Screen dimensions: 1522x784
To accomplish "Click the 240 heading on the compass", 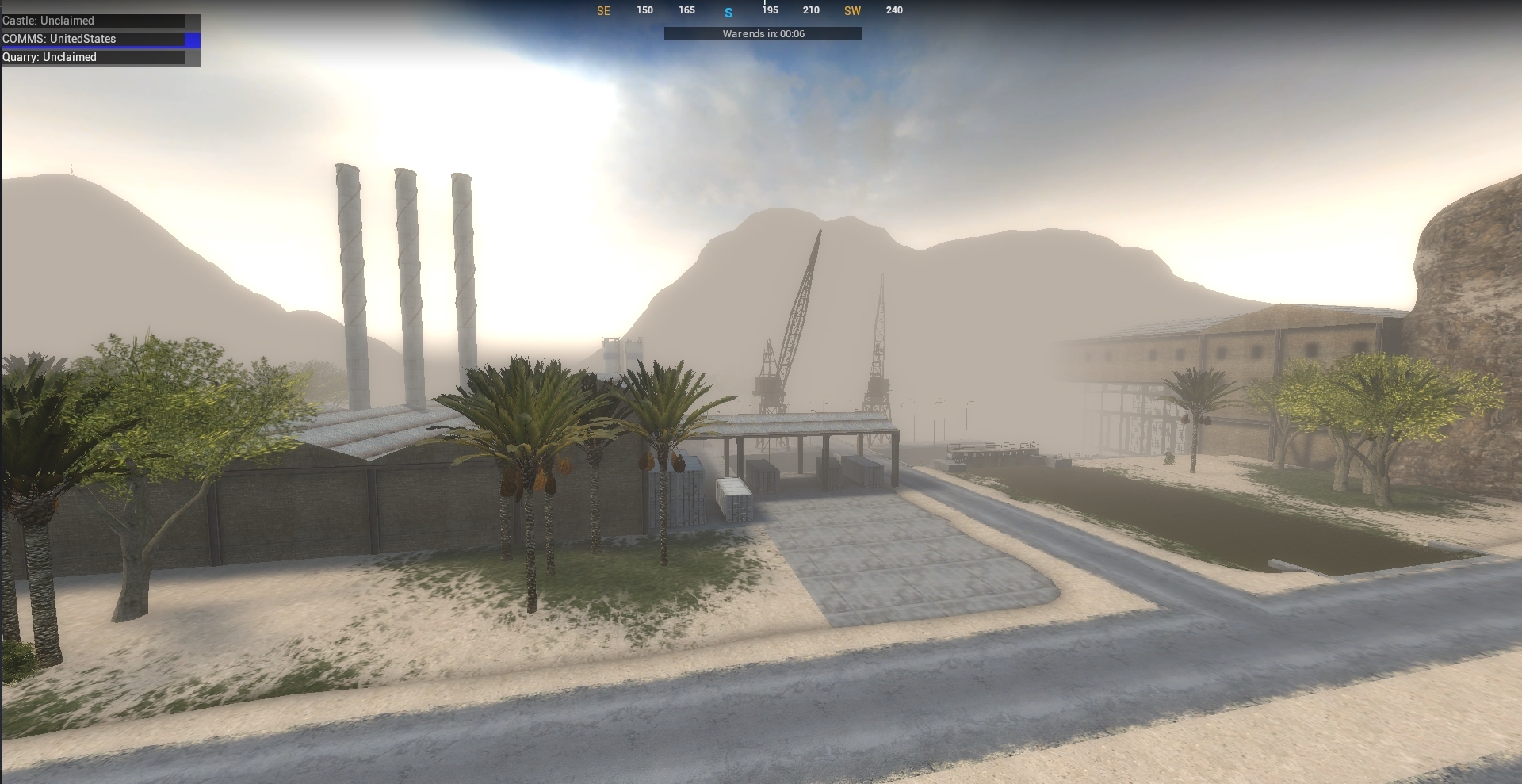I will (894, 10).
